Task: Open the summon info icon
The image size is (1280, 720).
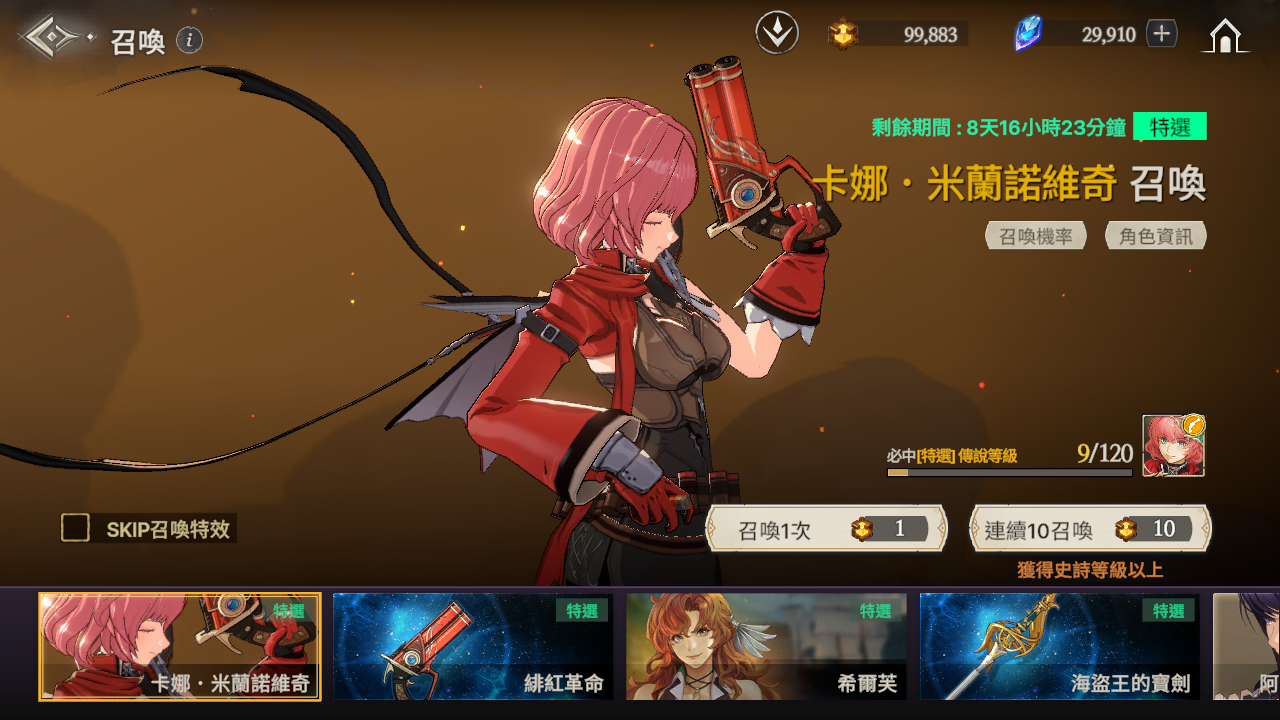Action: click(190, 40)
